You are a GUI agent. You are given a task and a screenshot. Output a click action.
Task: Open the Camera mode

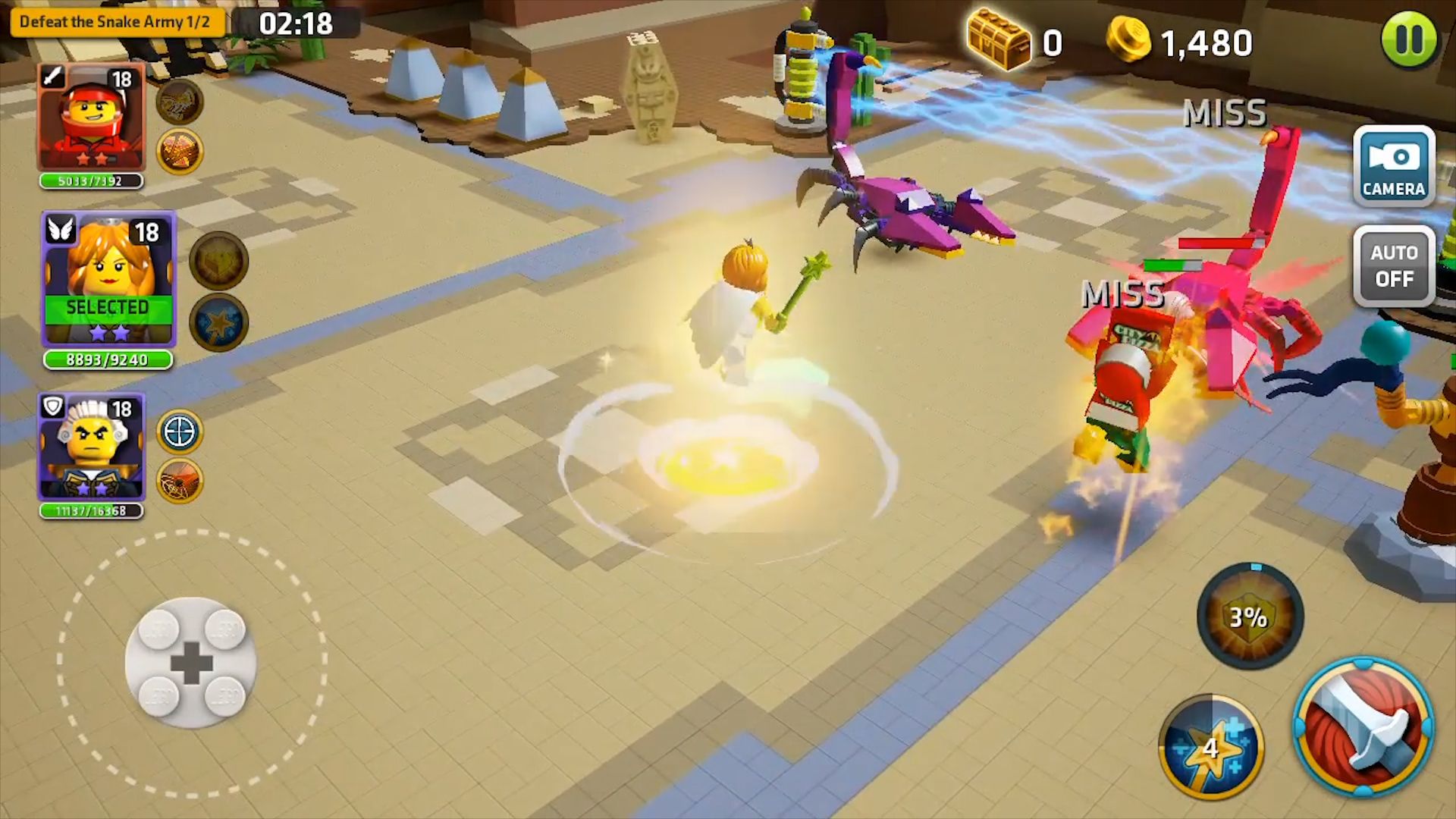click(1393, 165)
